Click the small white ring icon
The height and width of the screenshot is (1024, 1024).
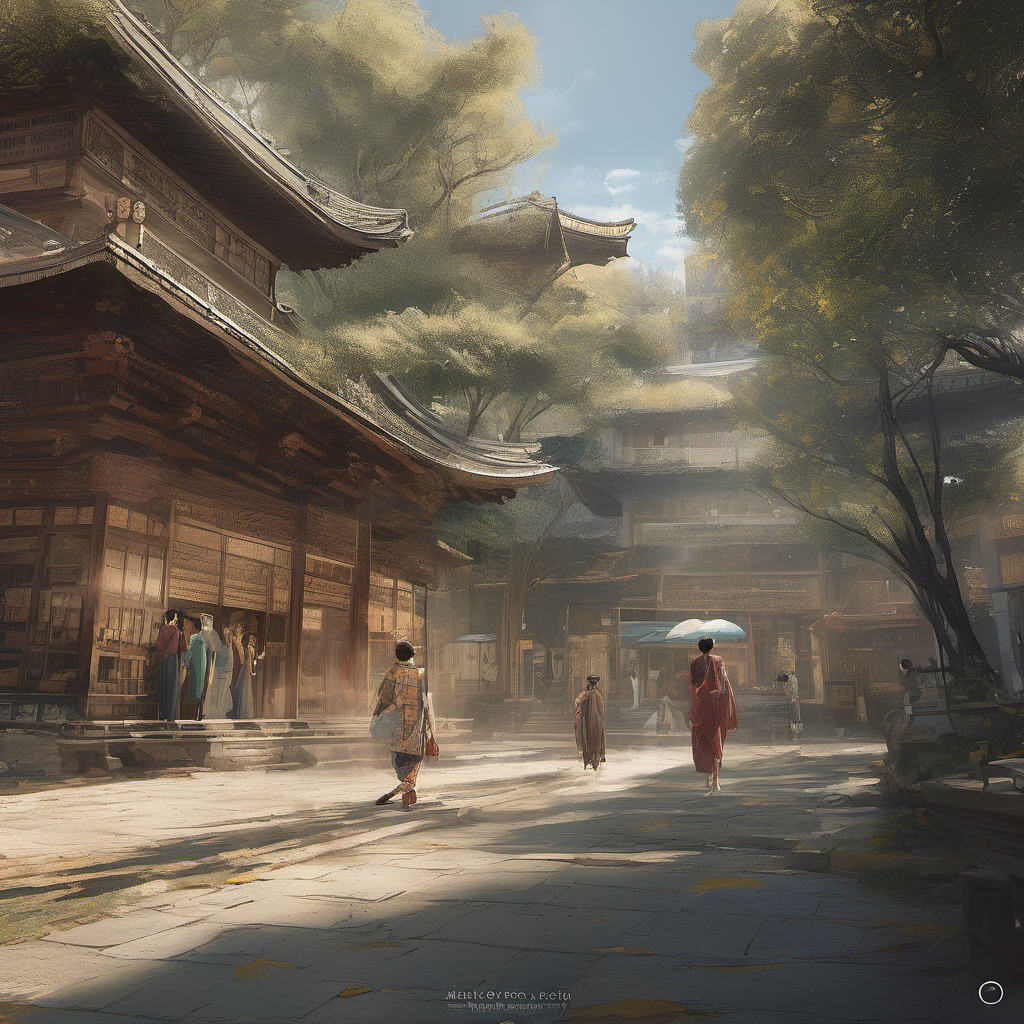tap(990, 992)
